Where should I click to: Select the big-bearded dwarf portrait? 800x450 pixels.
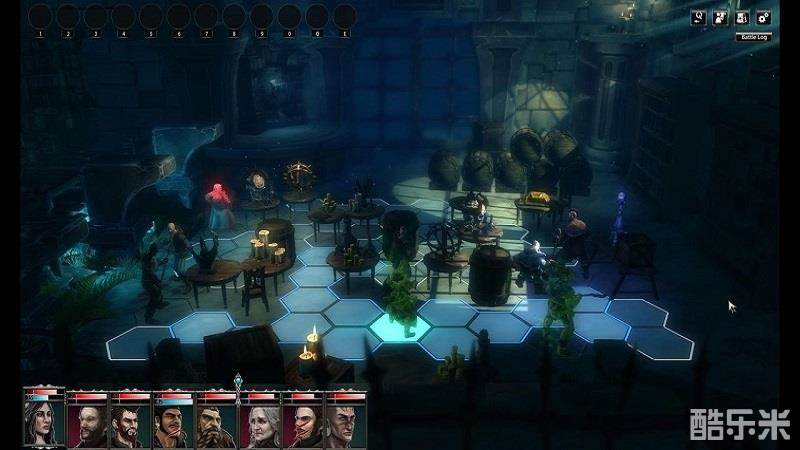pos(216,424)
